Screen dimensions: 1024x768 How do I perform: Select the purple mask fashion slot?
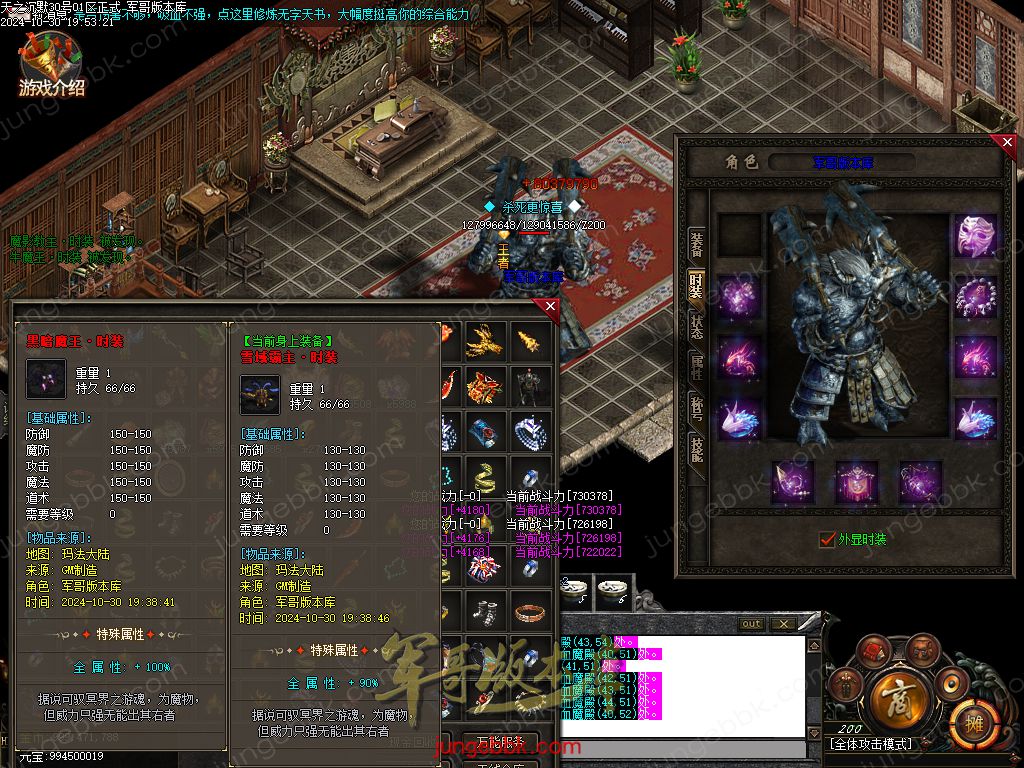pos(975,236)
